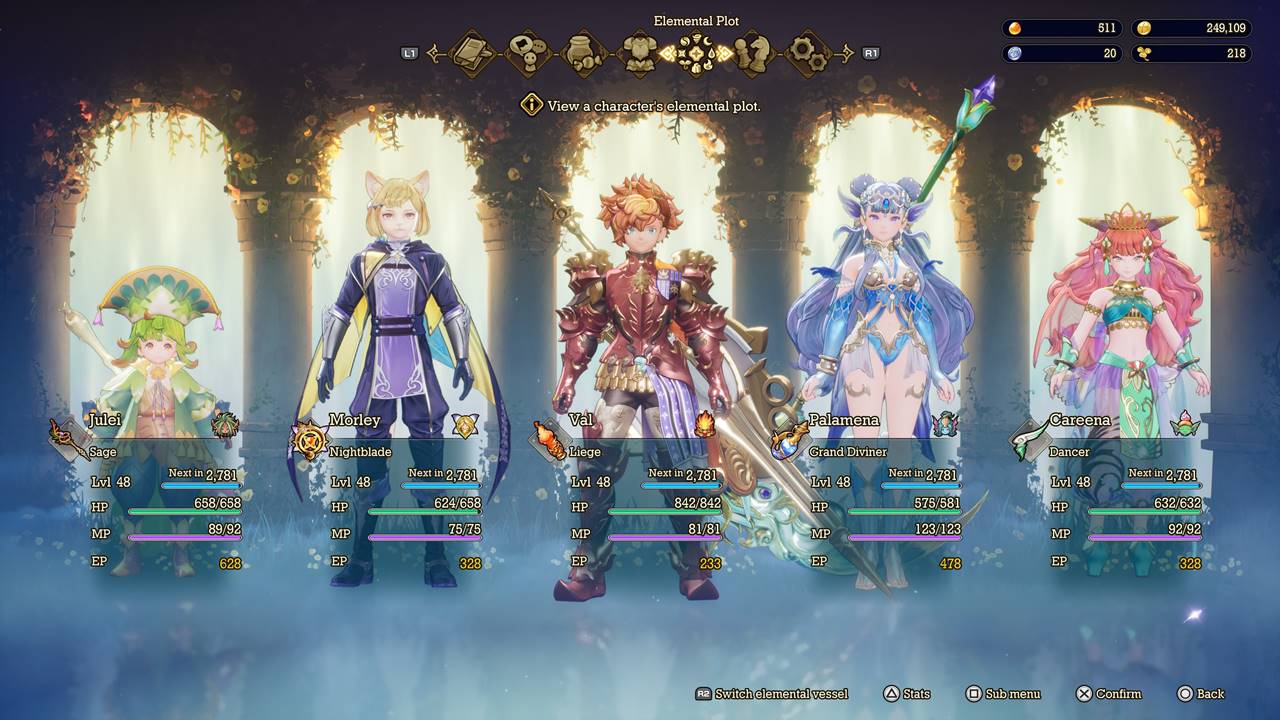Open the chess pieces tab
Viewport: 1280px width, 720px height.
coord(751,53)
